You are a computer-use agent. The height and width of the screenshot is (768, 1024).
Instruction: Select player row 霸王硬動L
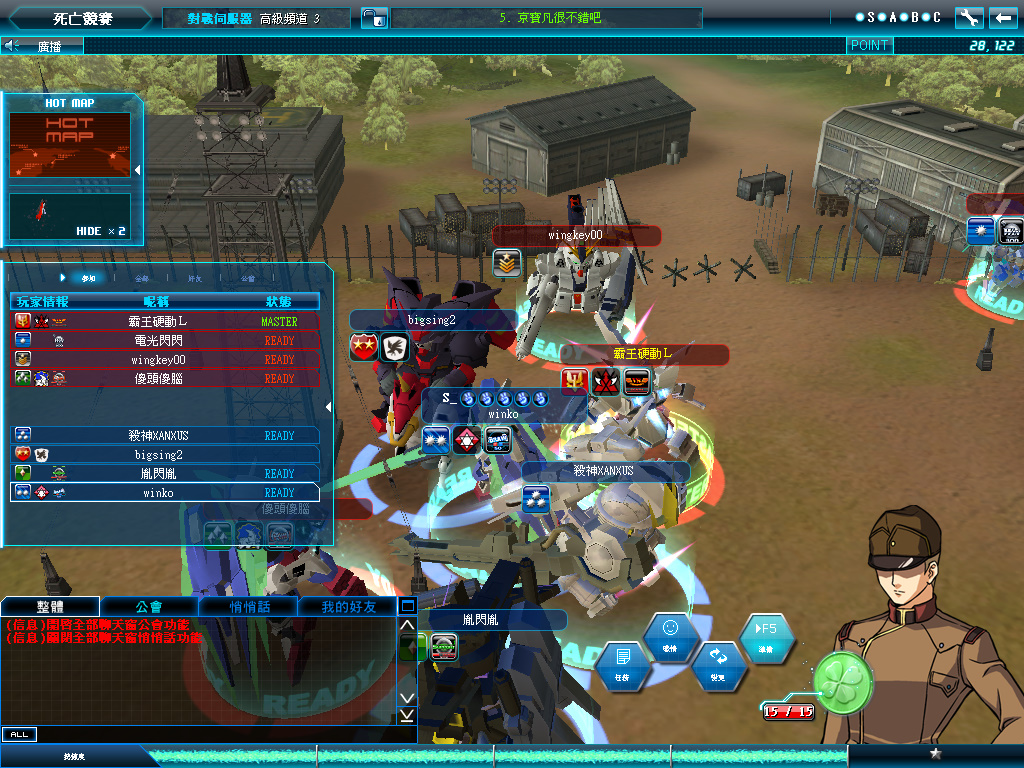point(165,322)
